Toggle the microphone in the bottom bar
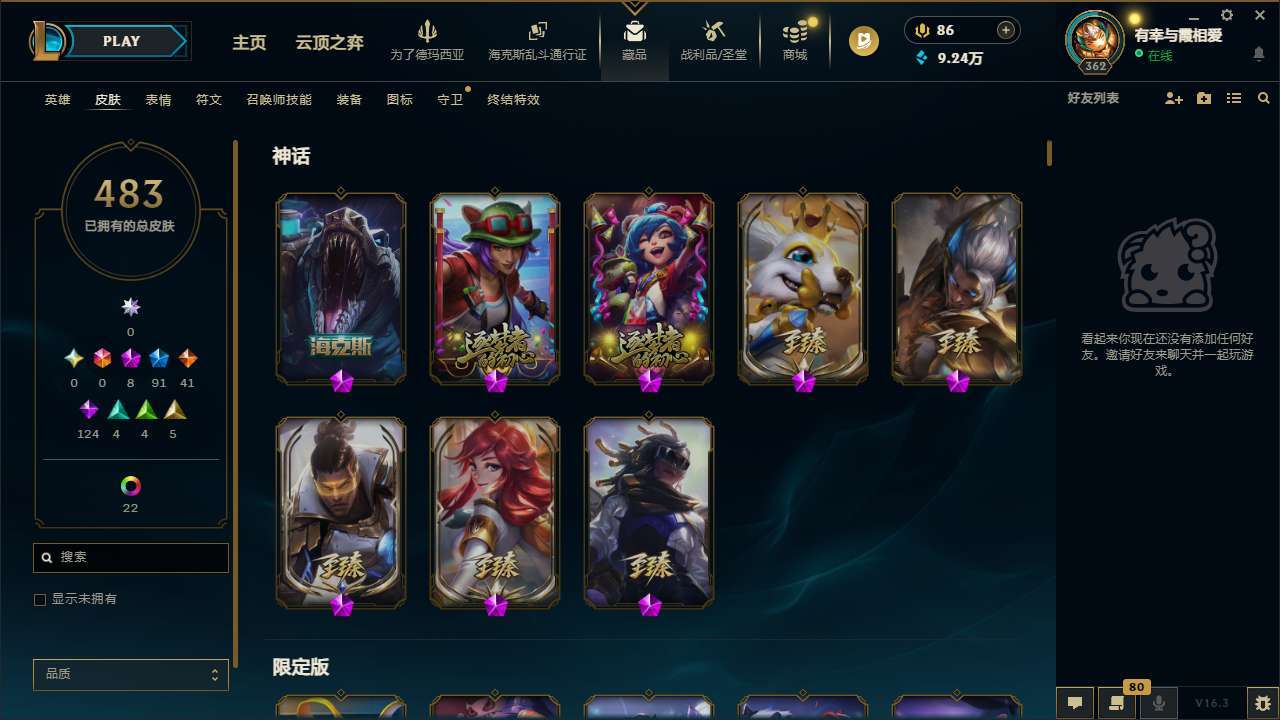The image size is (1280, 720). pos(1159,703)
